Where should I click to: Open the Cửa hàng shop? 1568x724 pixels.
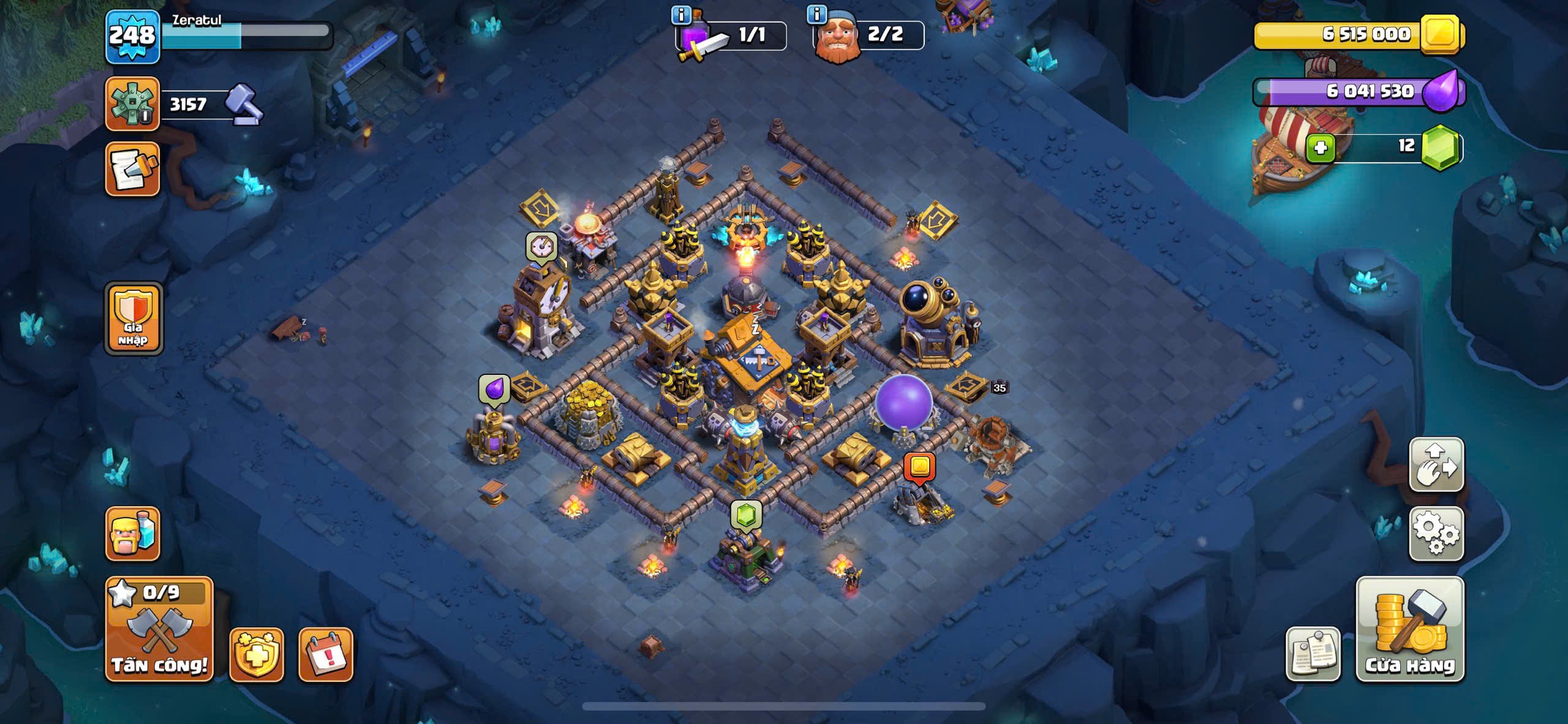(x=1410, y=629)
